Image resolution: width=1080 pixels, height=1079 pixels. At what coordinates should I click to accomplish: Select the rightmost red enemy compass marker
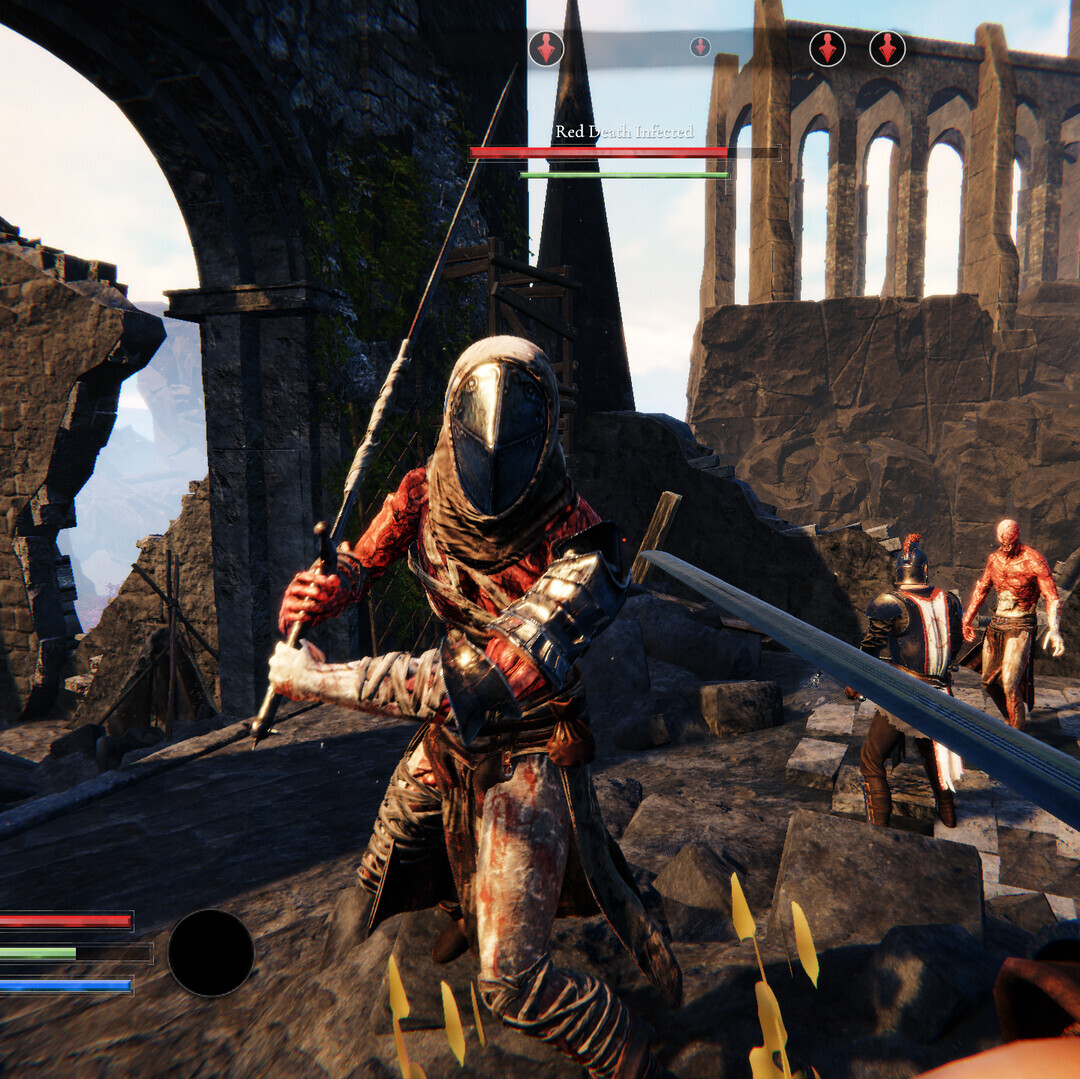click(887, 48)
